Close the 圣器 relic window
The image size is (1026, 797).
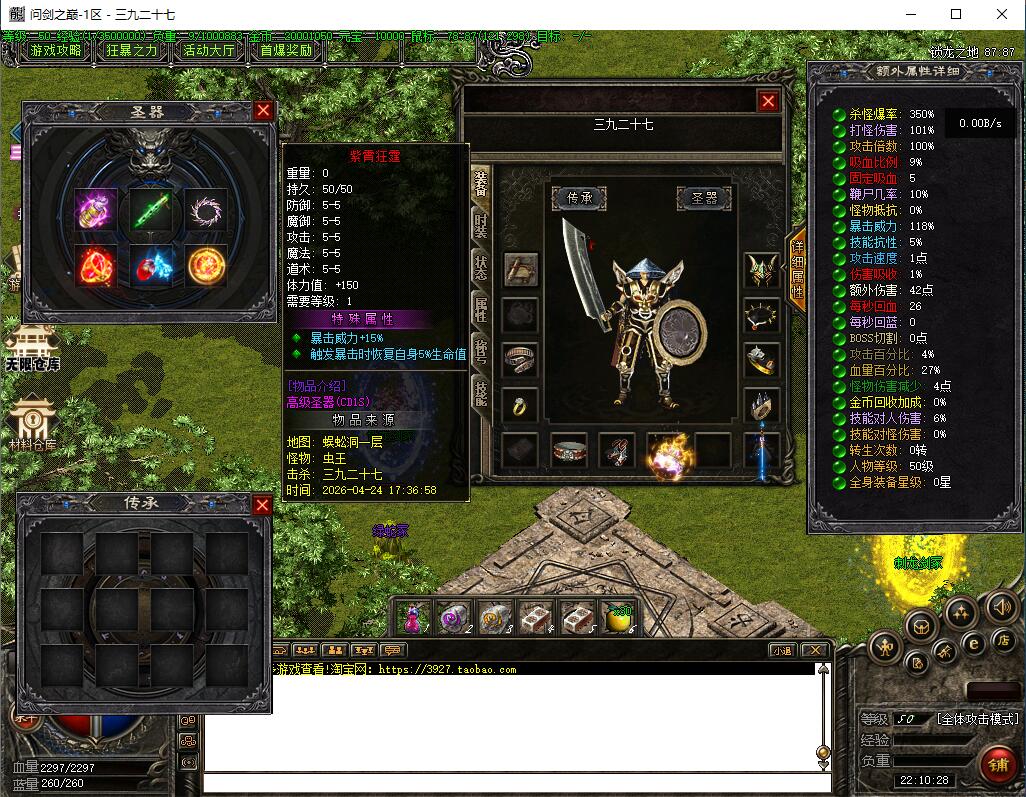[263, 111]
